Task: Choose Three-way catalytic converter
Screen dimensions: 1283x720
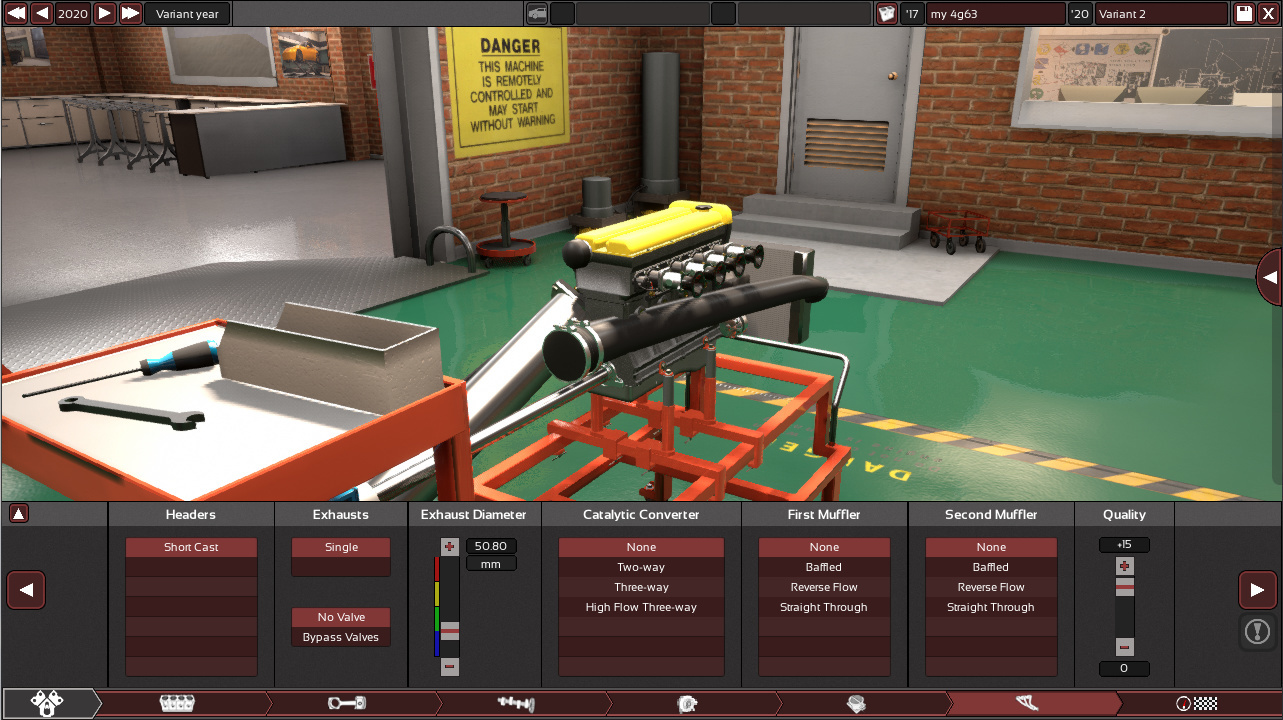Action: [x=641, y=587]
